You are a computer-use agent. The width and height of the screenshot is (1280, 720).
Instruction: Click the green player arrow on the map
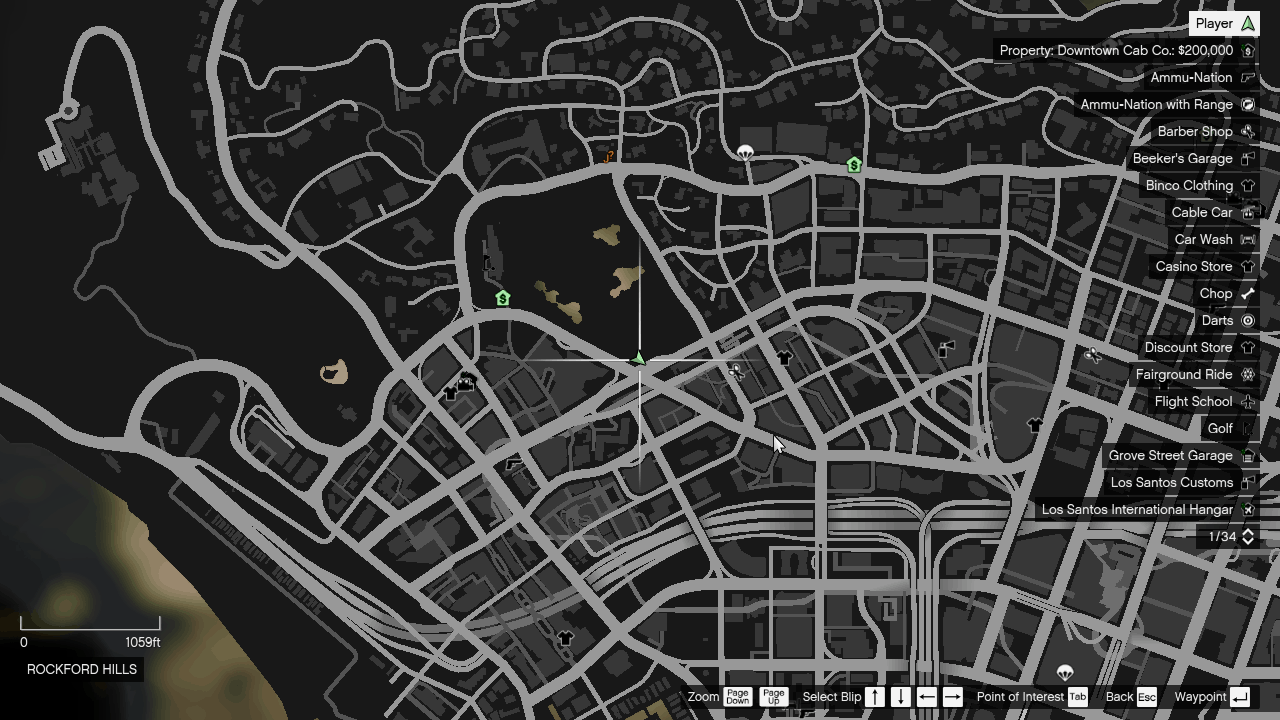637,358
